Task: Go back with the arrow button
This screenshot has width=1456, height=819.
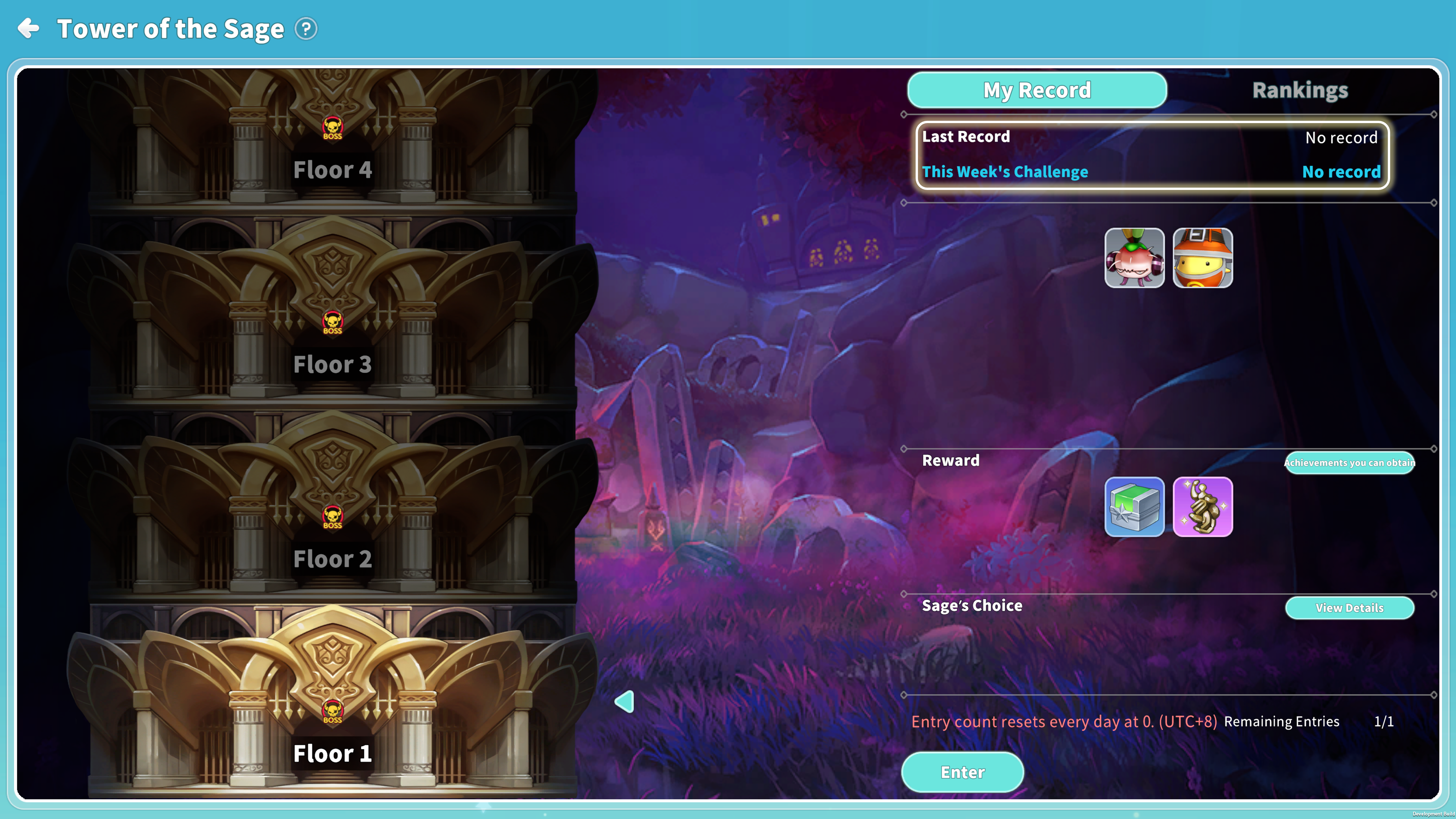Action: [x=28, y=28]
